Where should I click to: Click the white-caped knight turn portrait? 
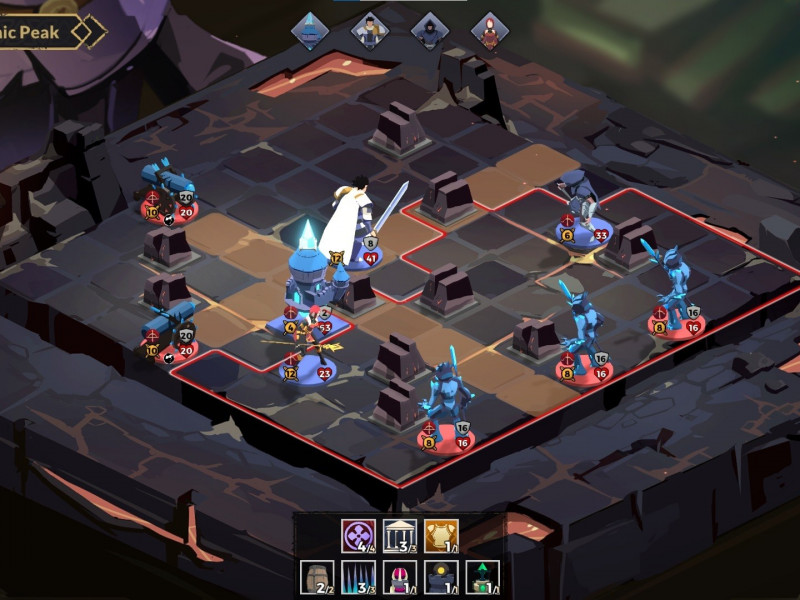coord(370,30)
